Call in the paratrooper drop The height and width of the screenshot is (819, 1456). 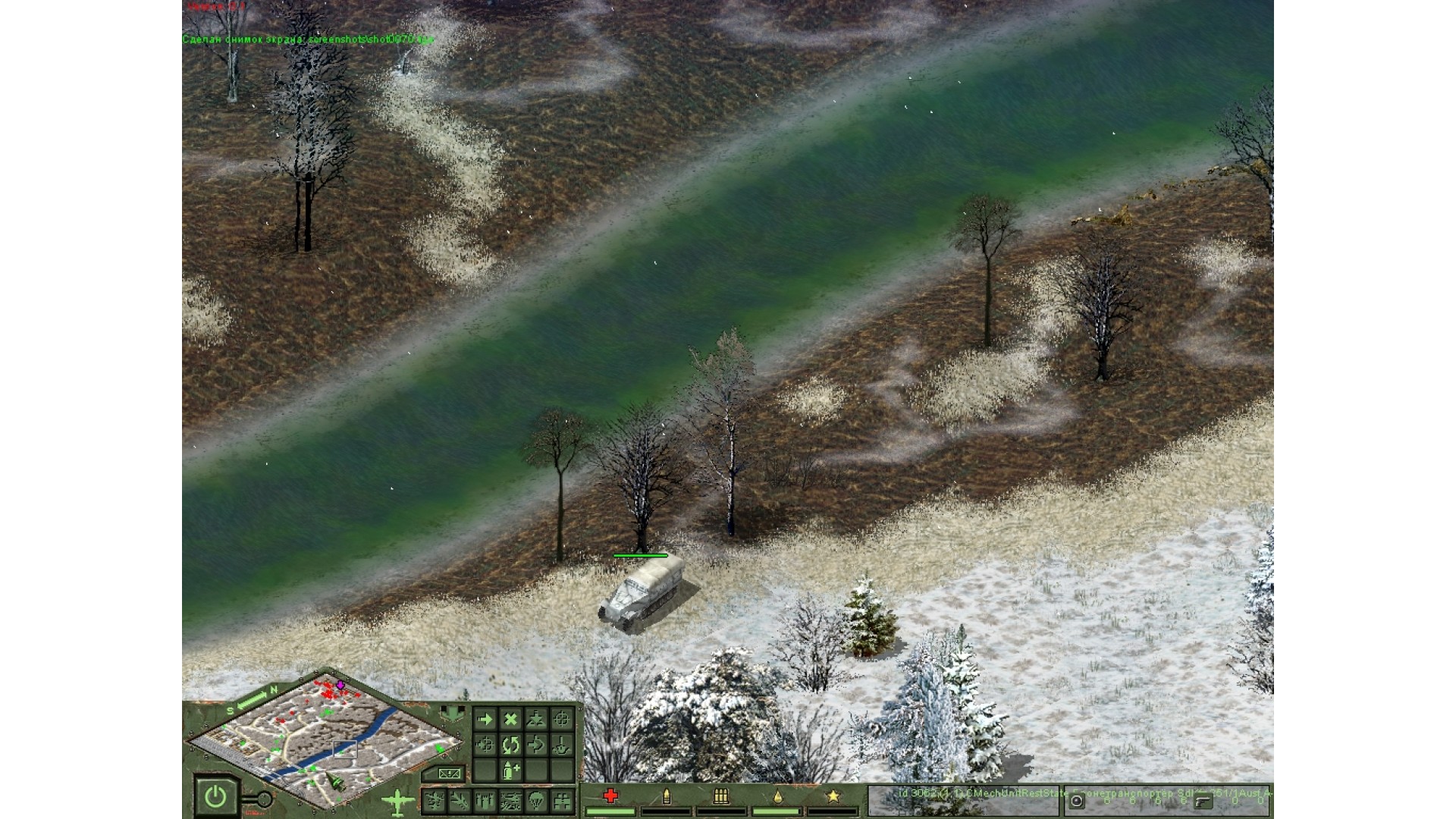536,799
